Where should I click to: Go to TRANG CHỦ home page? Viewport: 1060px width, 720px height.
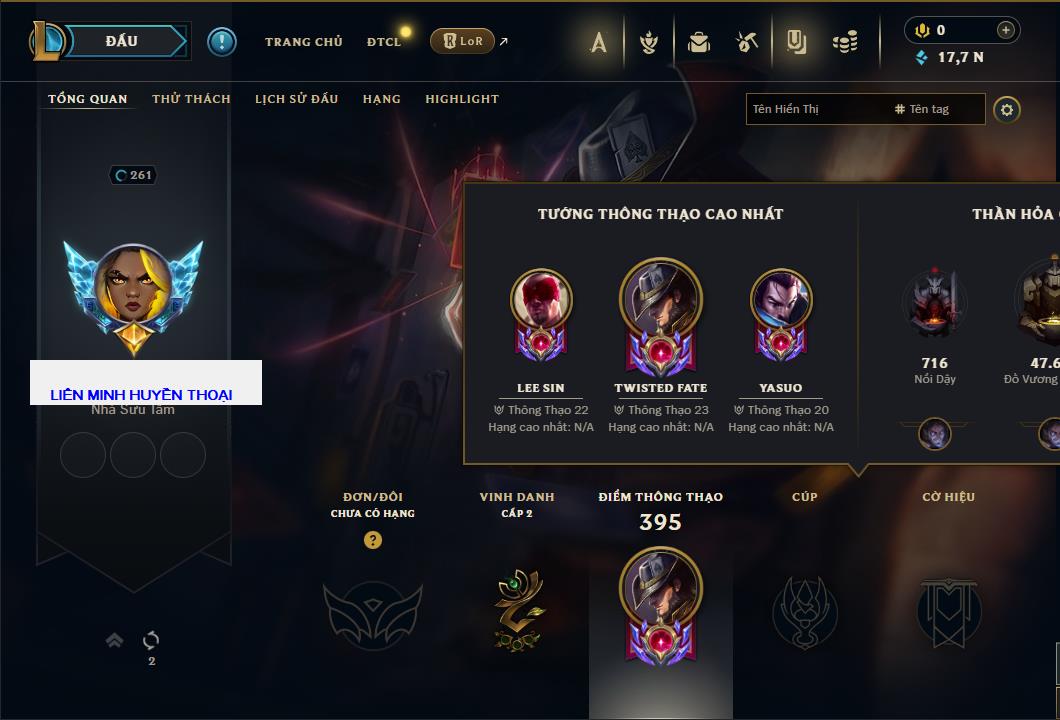(303, 42)
